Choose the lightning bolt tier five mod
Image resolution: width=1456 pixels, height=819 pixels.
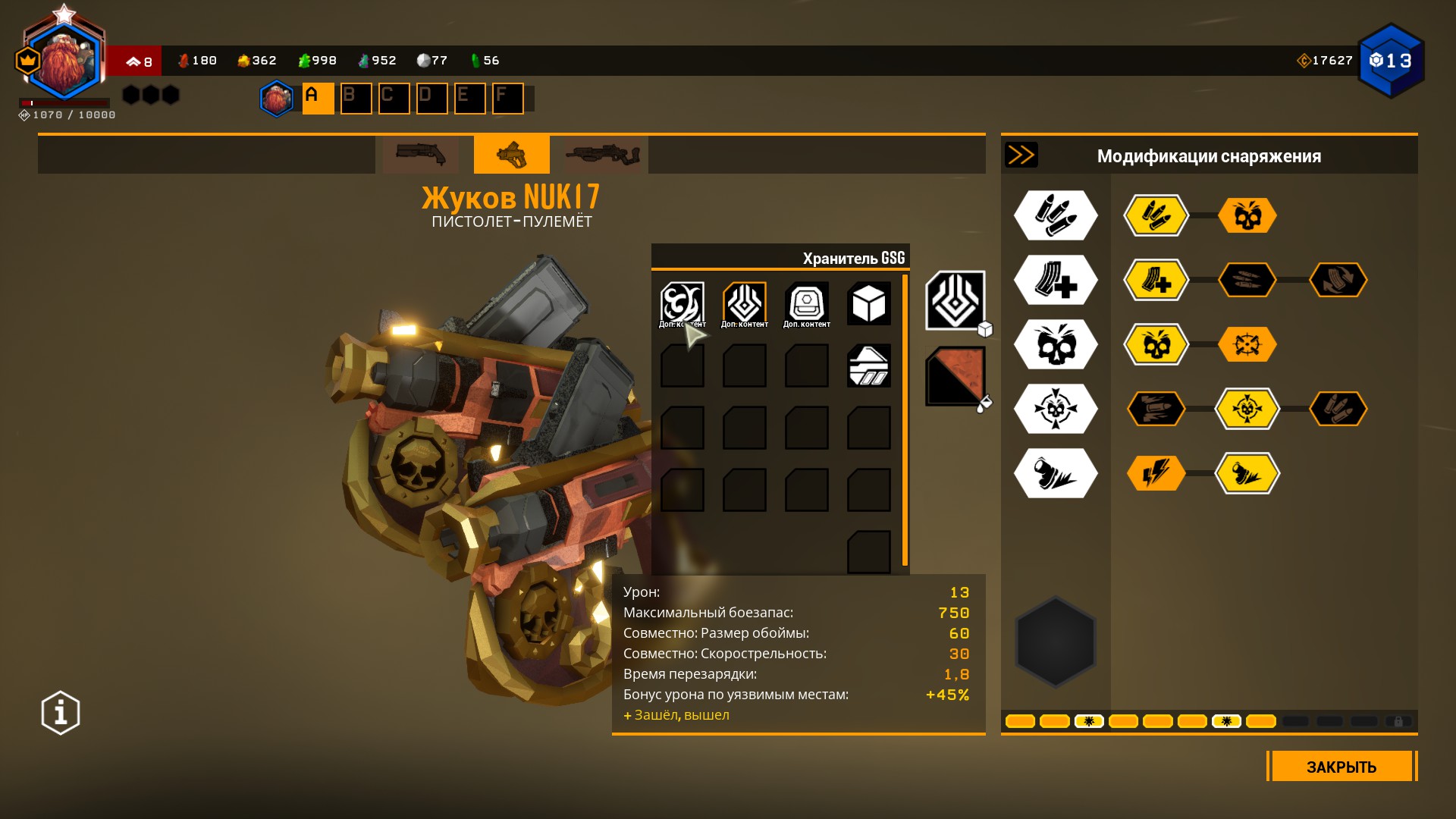pos(1156,473)
